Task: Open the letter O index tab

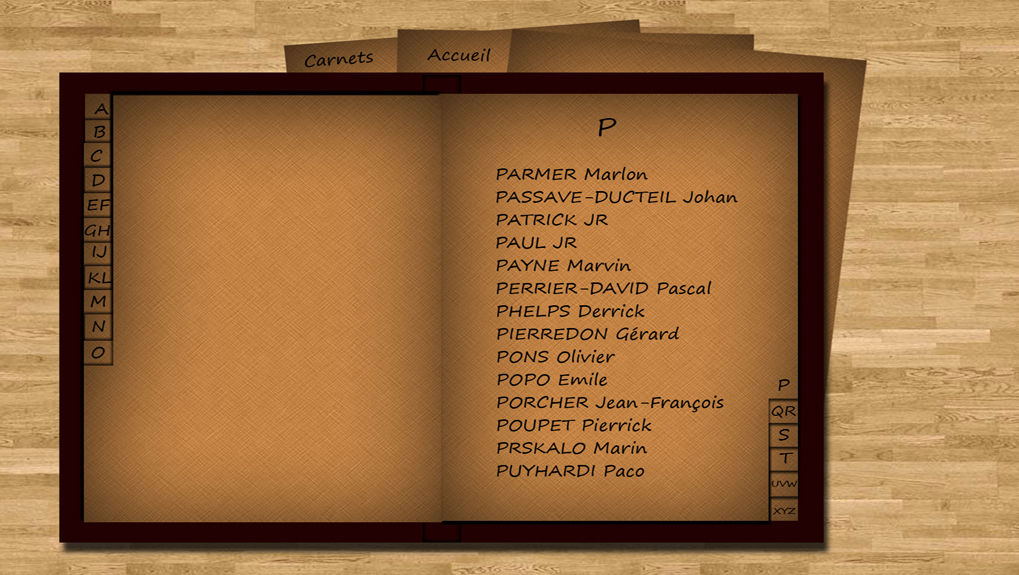Action: point(97,352)
